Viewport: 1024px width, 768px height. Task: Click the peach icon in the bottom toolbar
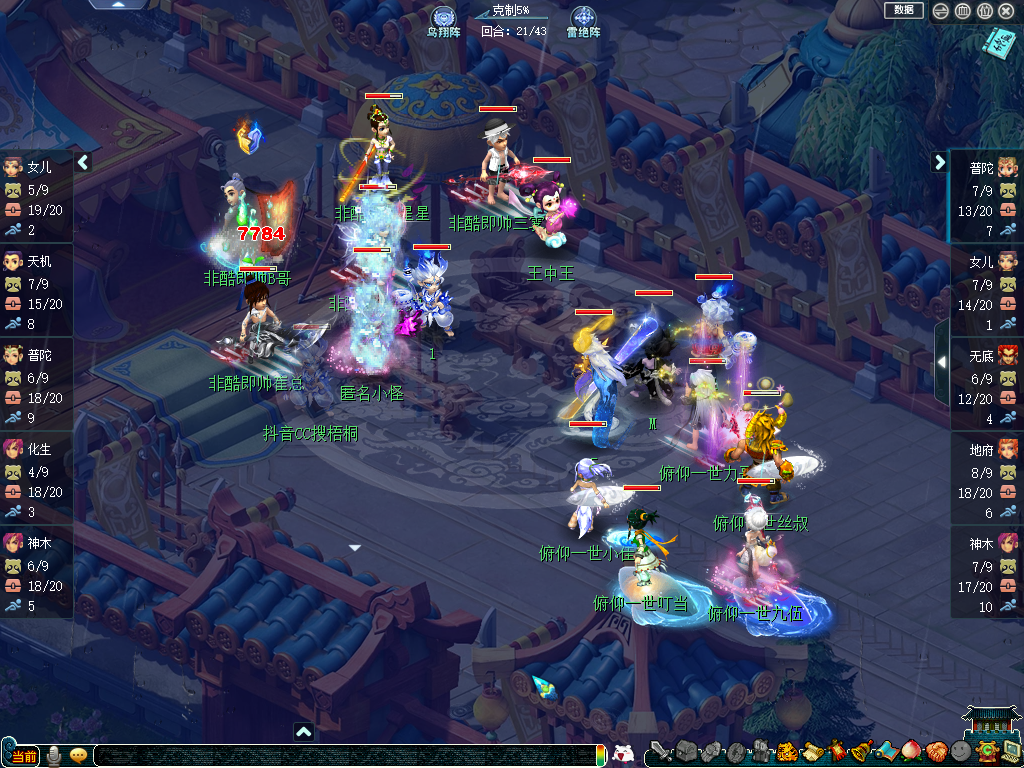pos(910,751)
